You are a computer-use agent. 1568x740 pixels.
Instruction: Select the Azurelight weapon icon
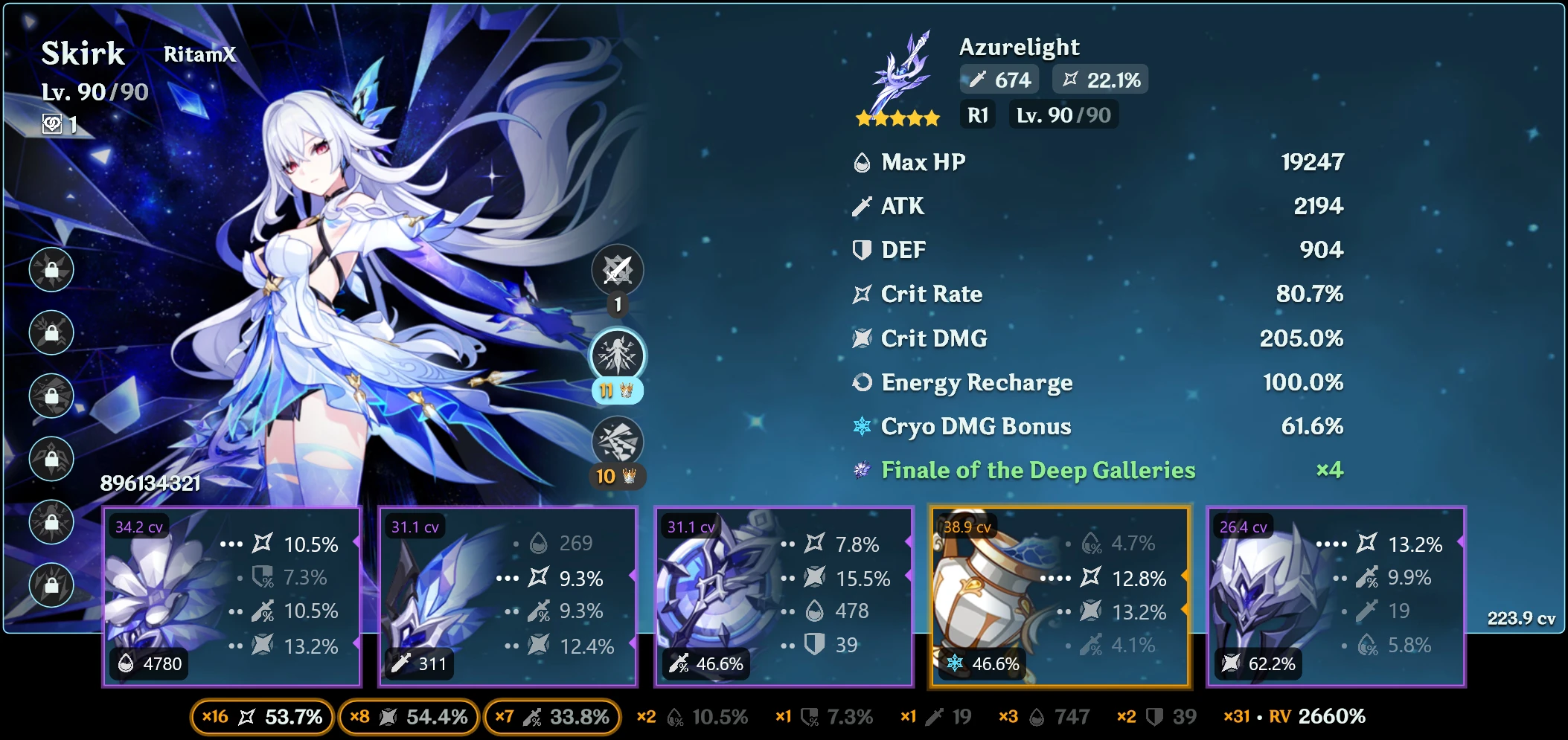pos(900,74)
